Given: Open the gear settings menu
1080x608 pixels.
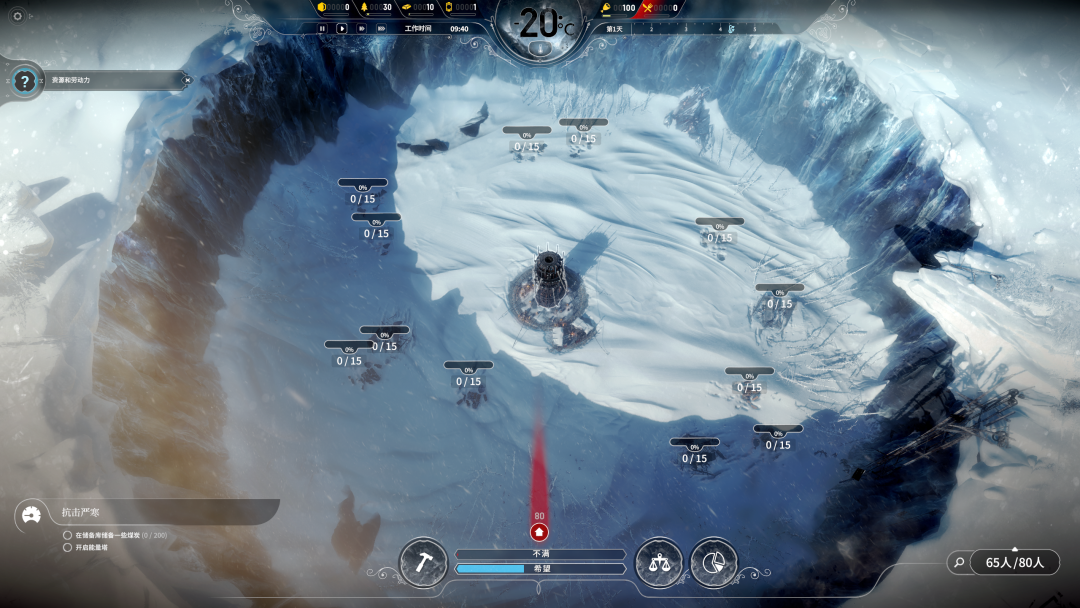Looking at the screenshot, I should point(17,16).
